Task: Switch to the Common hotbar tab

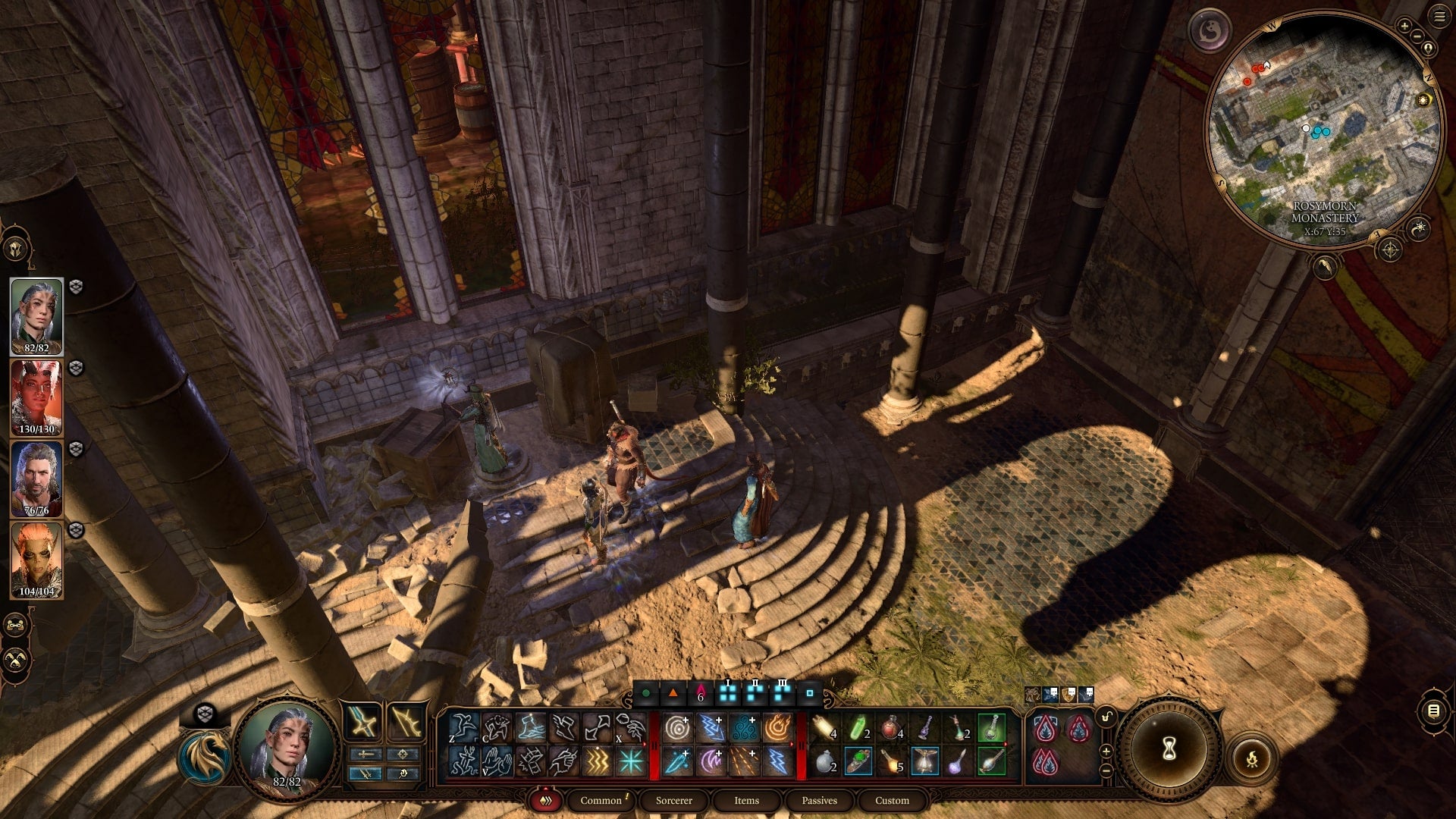Action: pos(601,800)
